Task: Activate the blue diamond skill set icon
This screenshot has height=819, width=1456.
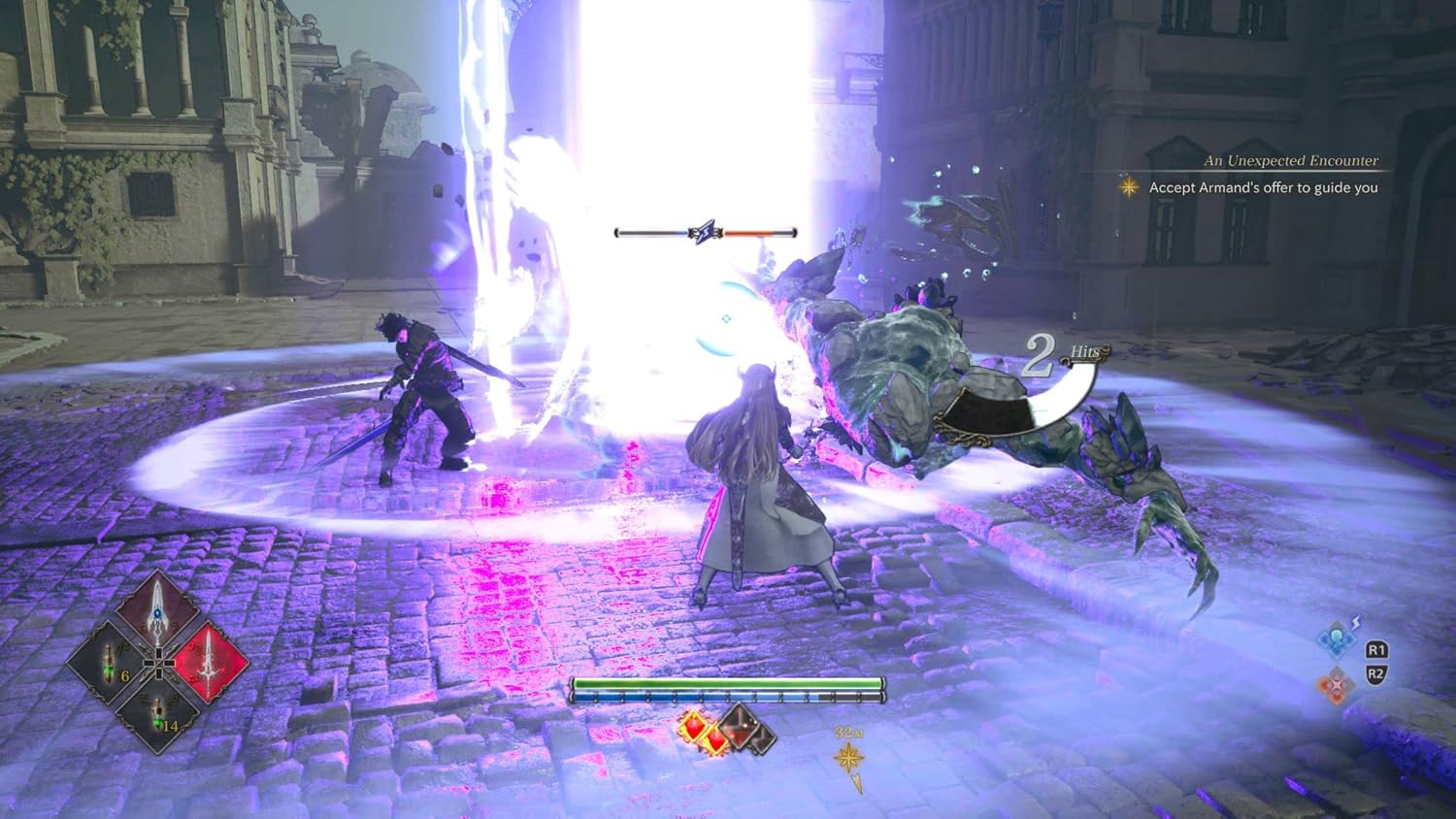Action: tap(1336, 641)
